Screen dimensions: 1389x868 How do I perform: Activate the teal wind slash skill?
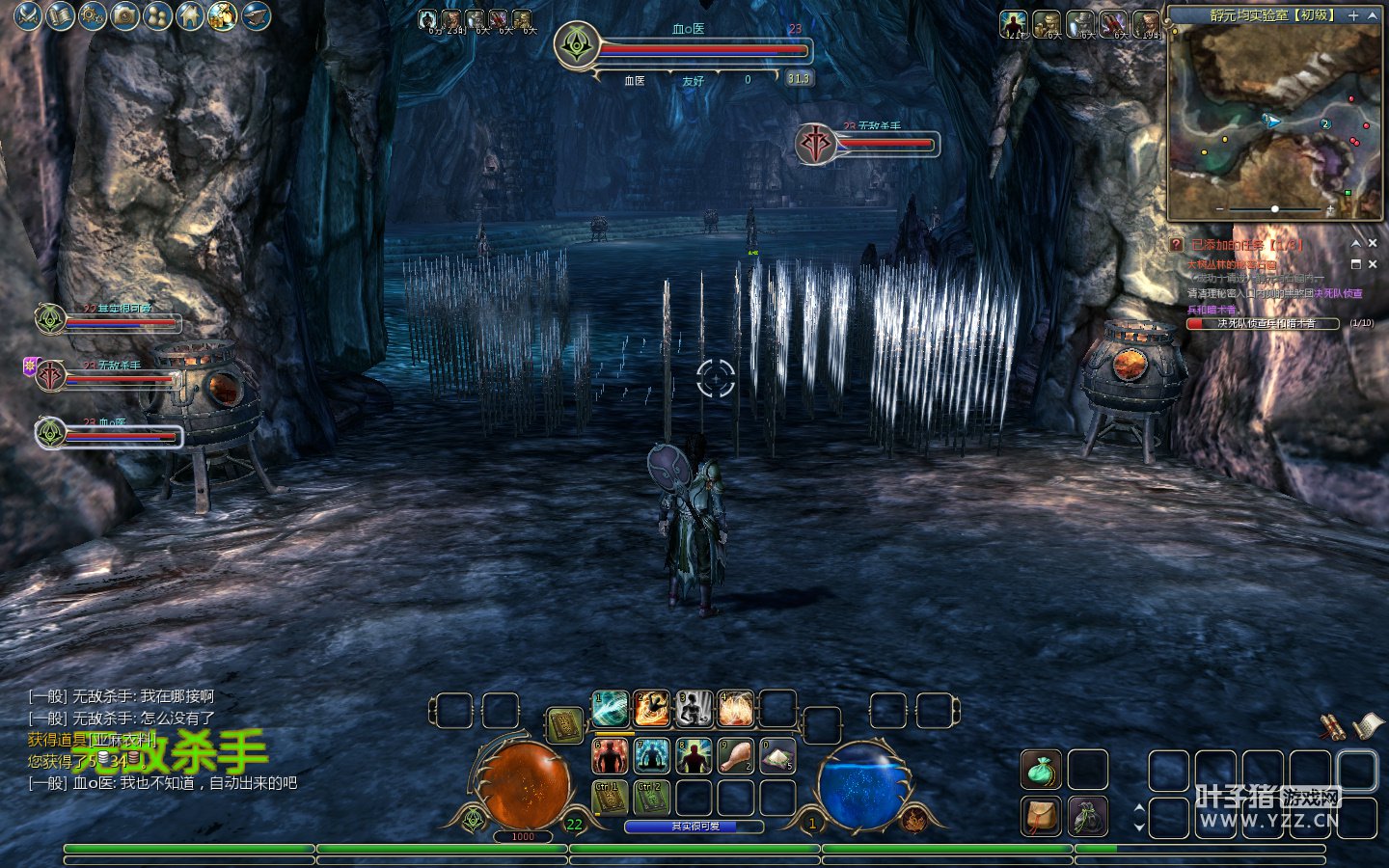point(610,709)
